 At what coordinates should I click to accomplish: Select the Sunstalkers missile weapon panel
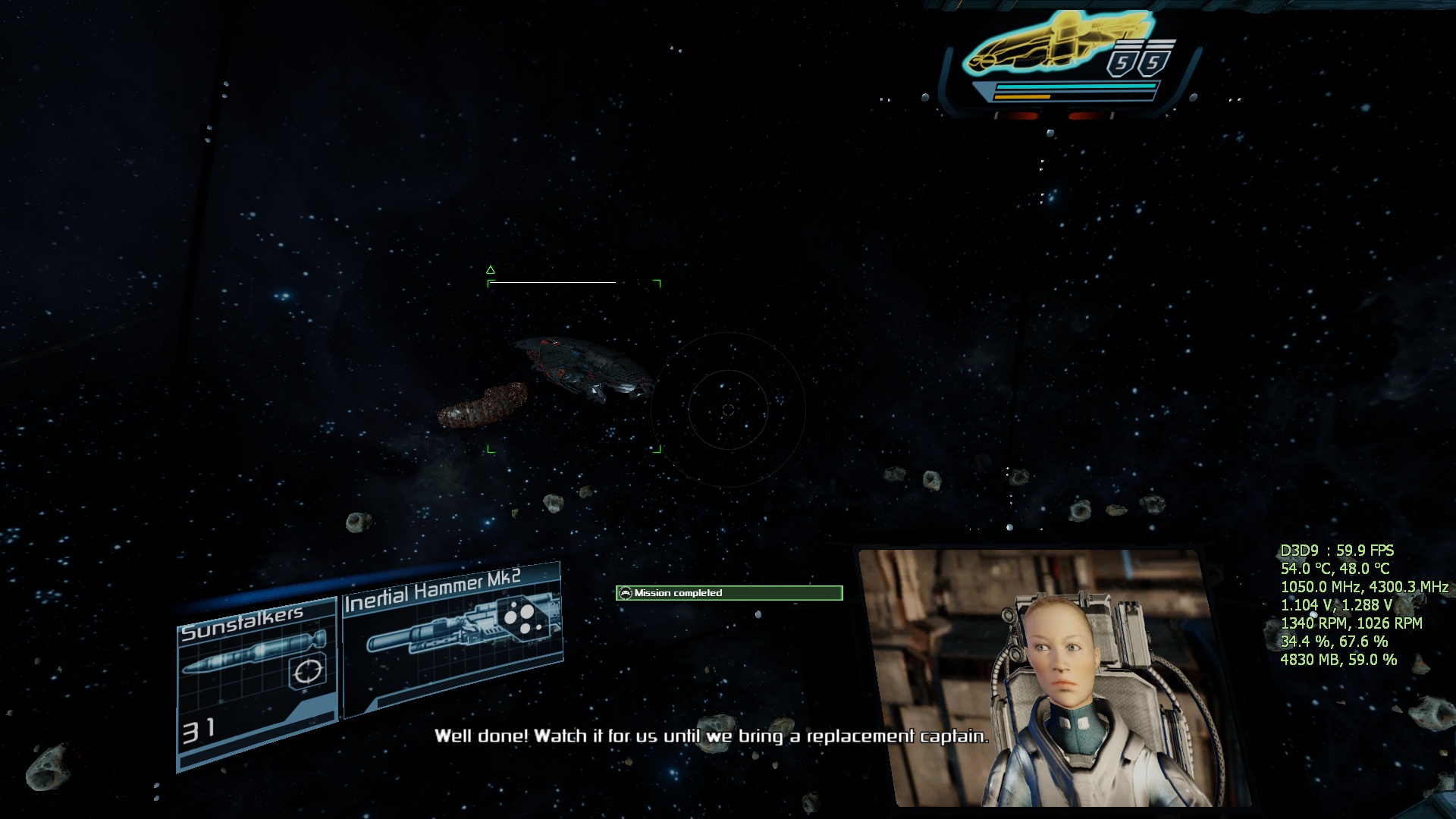click(256, 679)
